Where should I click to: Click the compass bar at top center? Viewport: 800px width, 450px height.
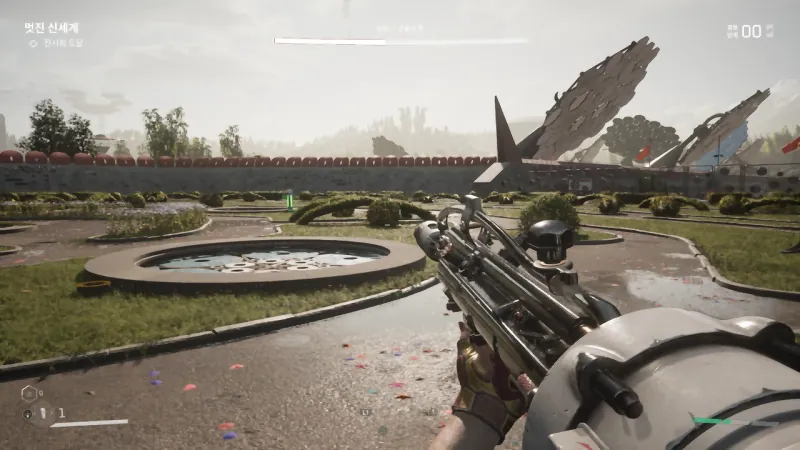[x=400, y=41]
